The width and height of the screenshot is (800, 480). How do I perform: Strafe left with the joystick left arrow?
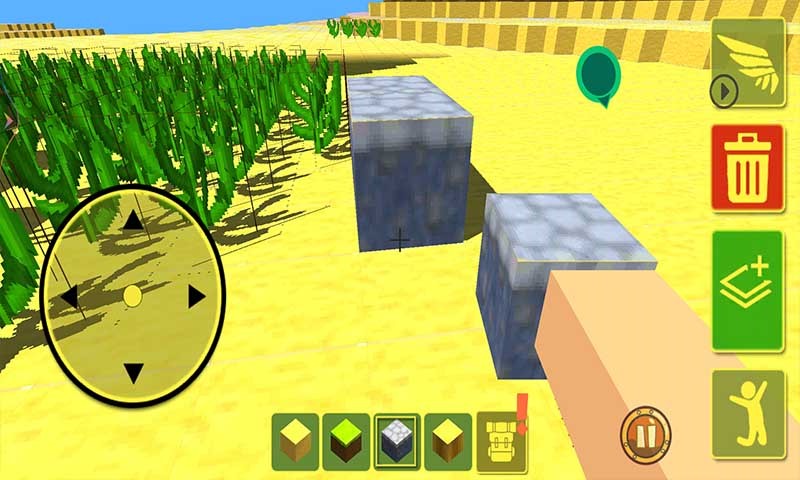click(x=68, y=297)
